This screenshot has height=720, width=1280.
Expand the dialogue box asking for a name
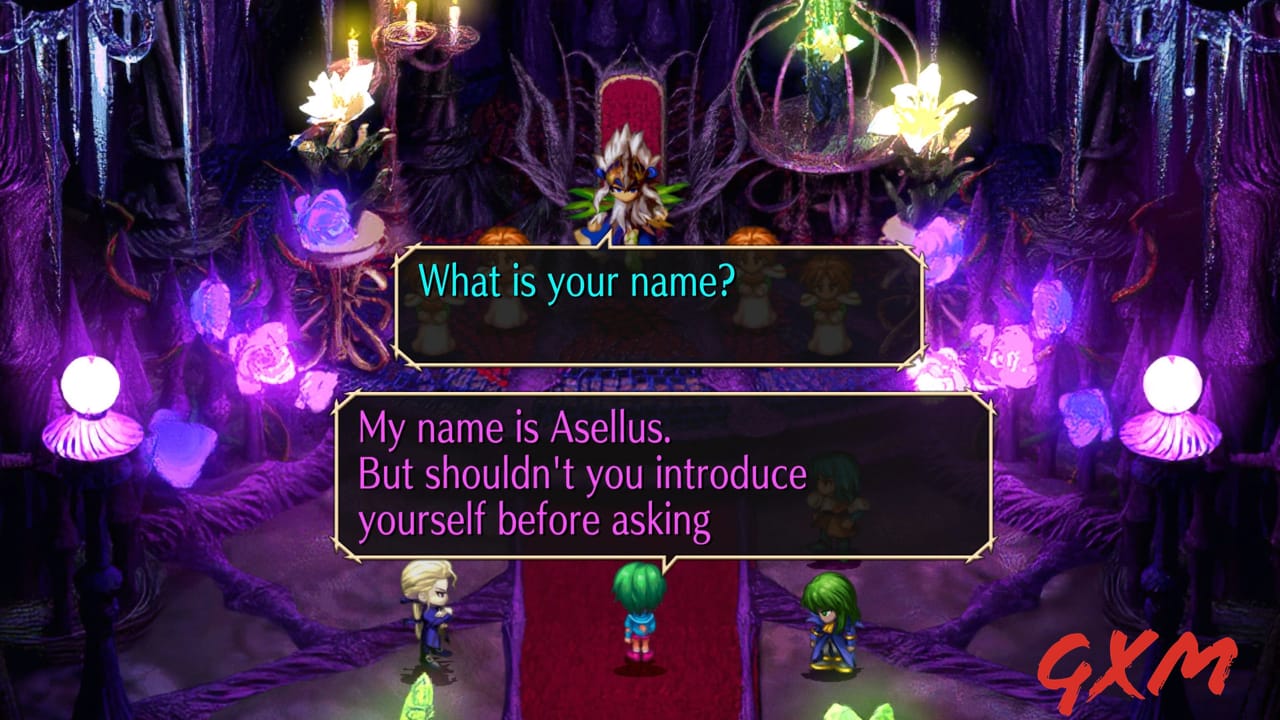click(660, 300)
